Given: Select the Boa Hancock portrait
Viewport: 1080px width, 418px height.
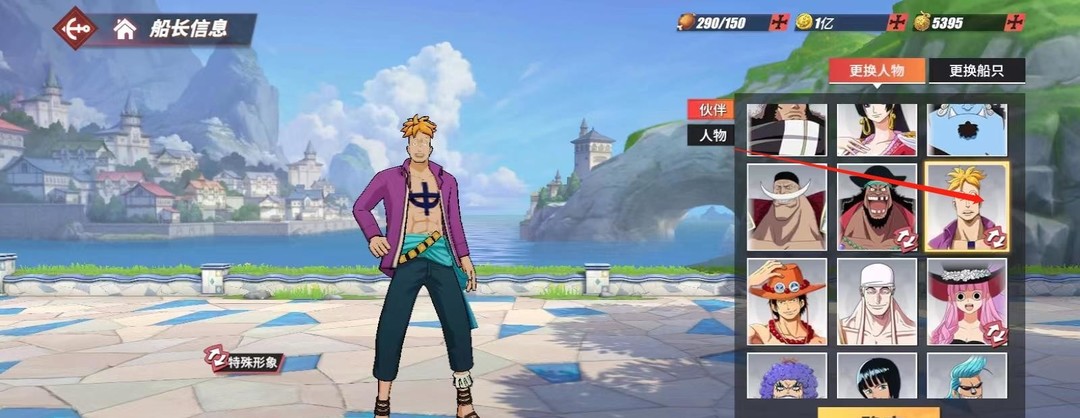Looking at the screenshot, I should [x=877, y=130].
